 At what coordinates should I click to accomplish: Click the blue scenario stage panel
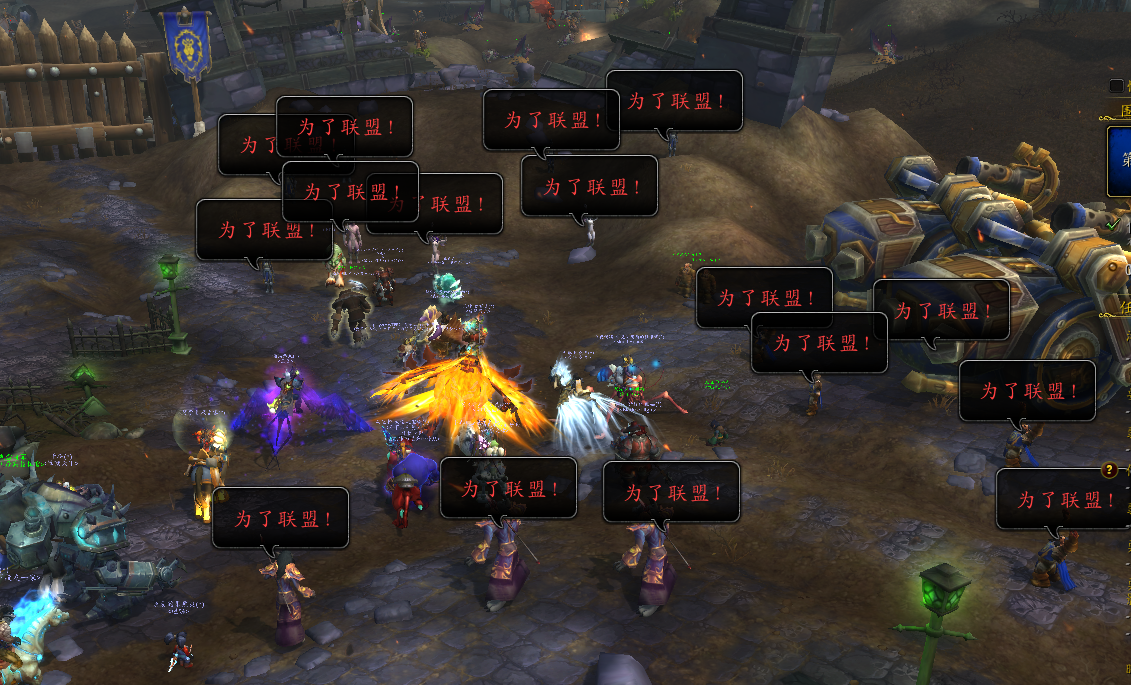(1120, 160)
